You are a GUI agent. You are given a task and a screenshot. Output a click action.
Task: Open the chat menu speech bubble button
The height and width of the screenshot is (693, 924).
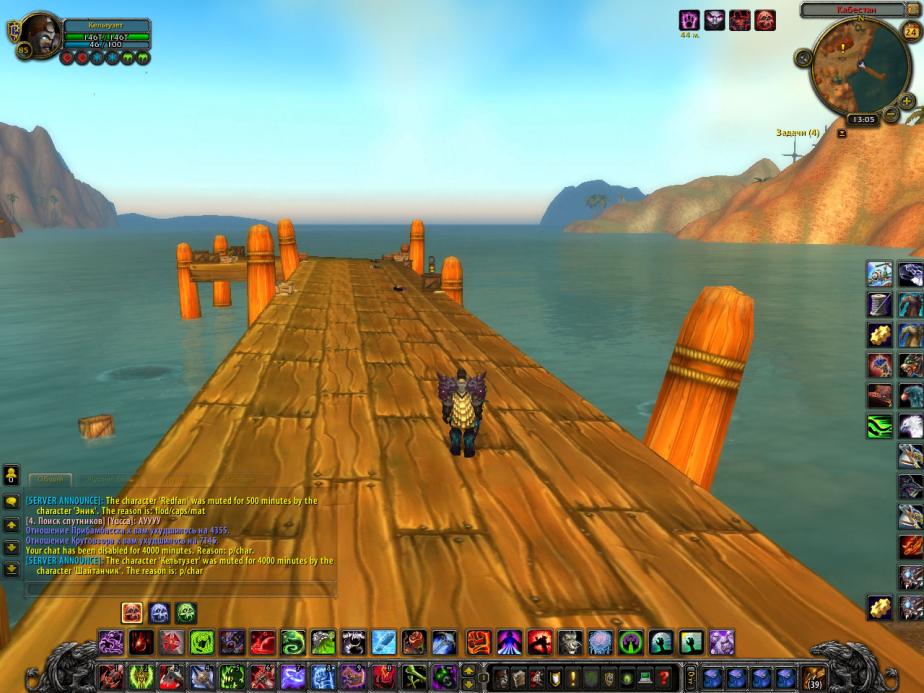(11, 501)
